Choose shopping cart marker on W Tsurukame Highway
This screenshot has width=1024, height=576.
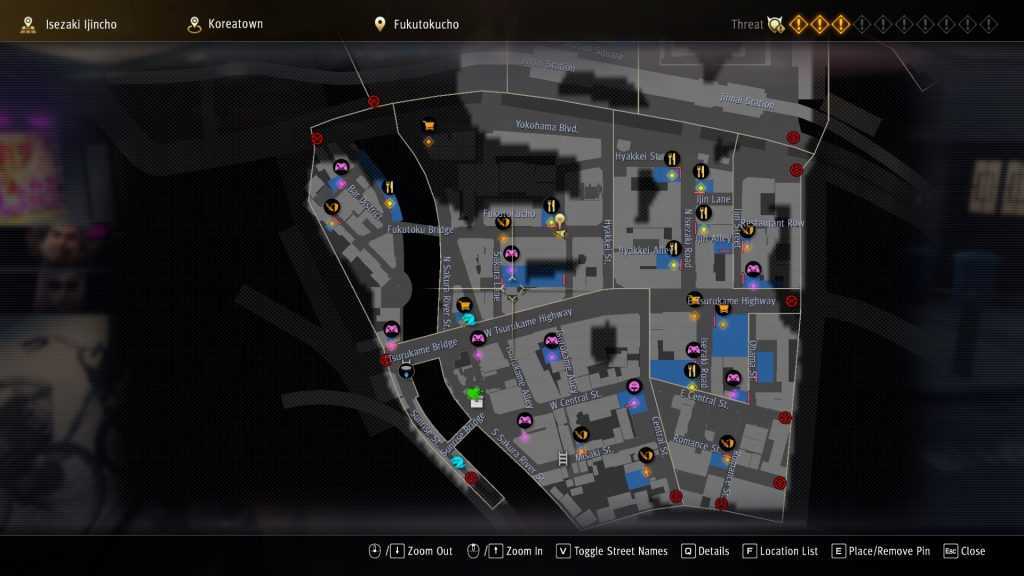464,305
